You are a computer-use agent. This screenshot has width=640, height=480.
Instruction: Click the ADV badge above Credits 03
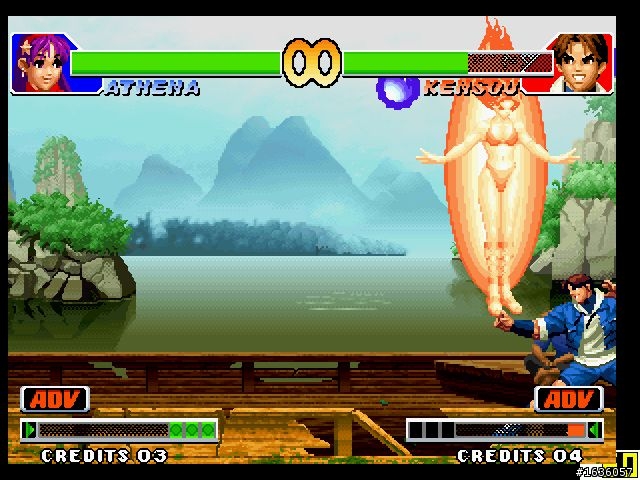click(x=55, y=400)
